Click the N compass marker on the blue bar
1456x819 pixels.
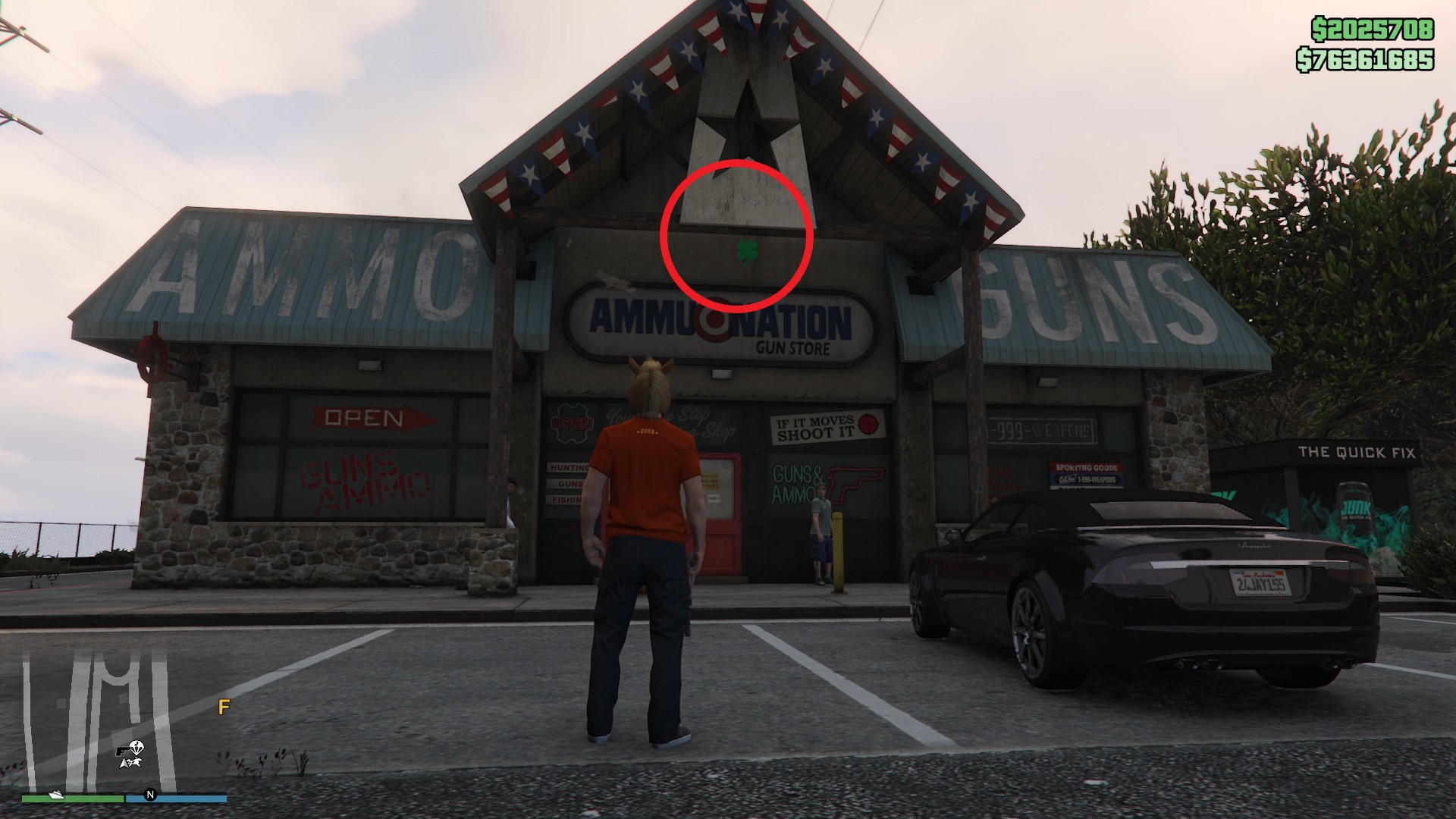click(x=150, y=795)
